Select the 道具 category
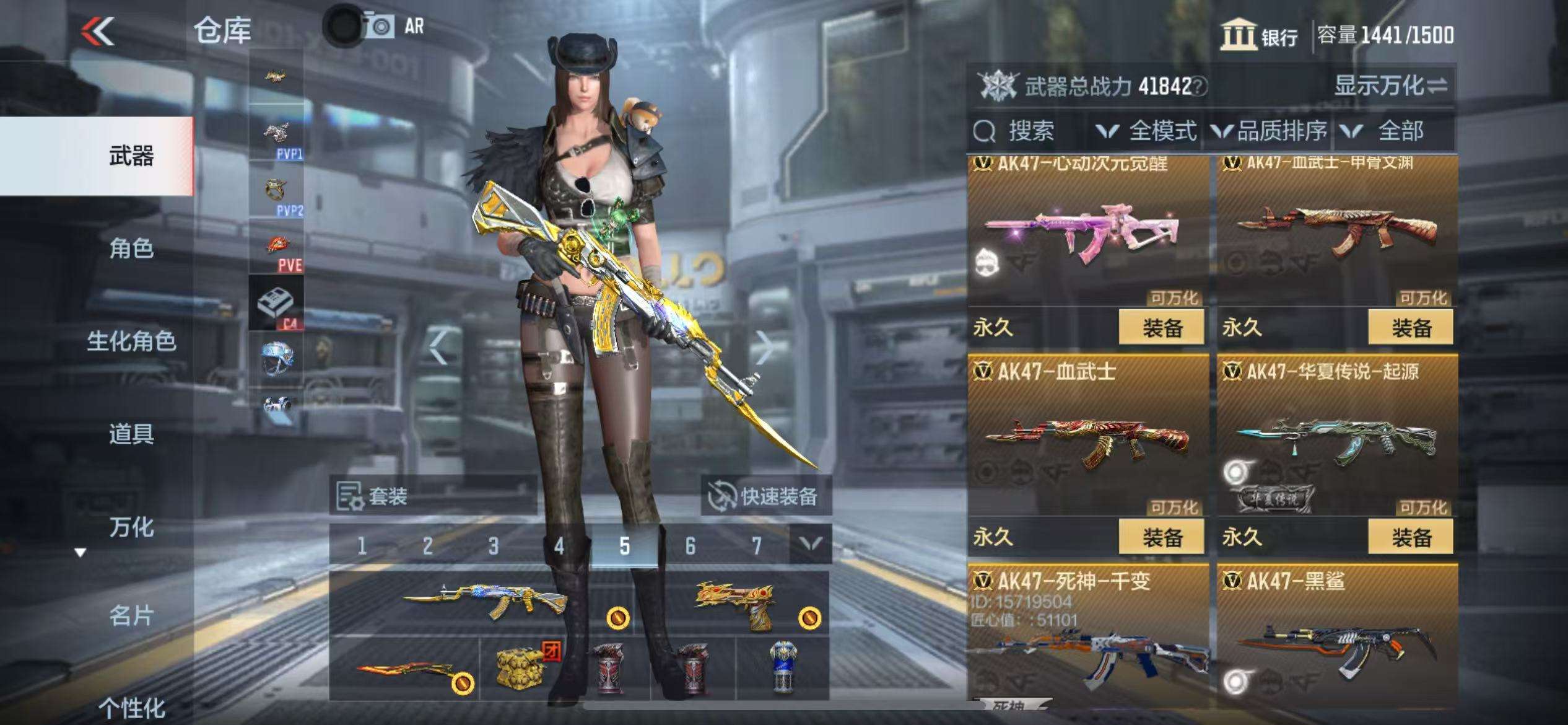The width and height of the screenshot is (1568, 725). point(131,434)
